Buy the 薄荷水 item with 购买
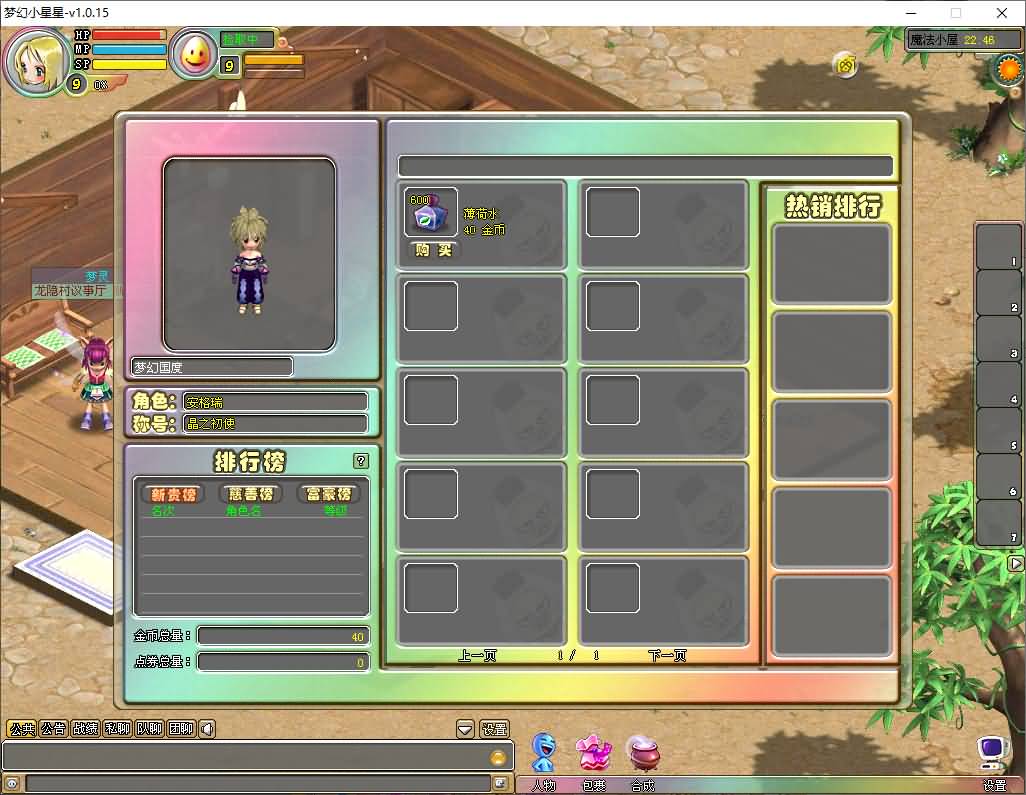The image size is (1026, 795). pos(432,250)
